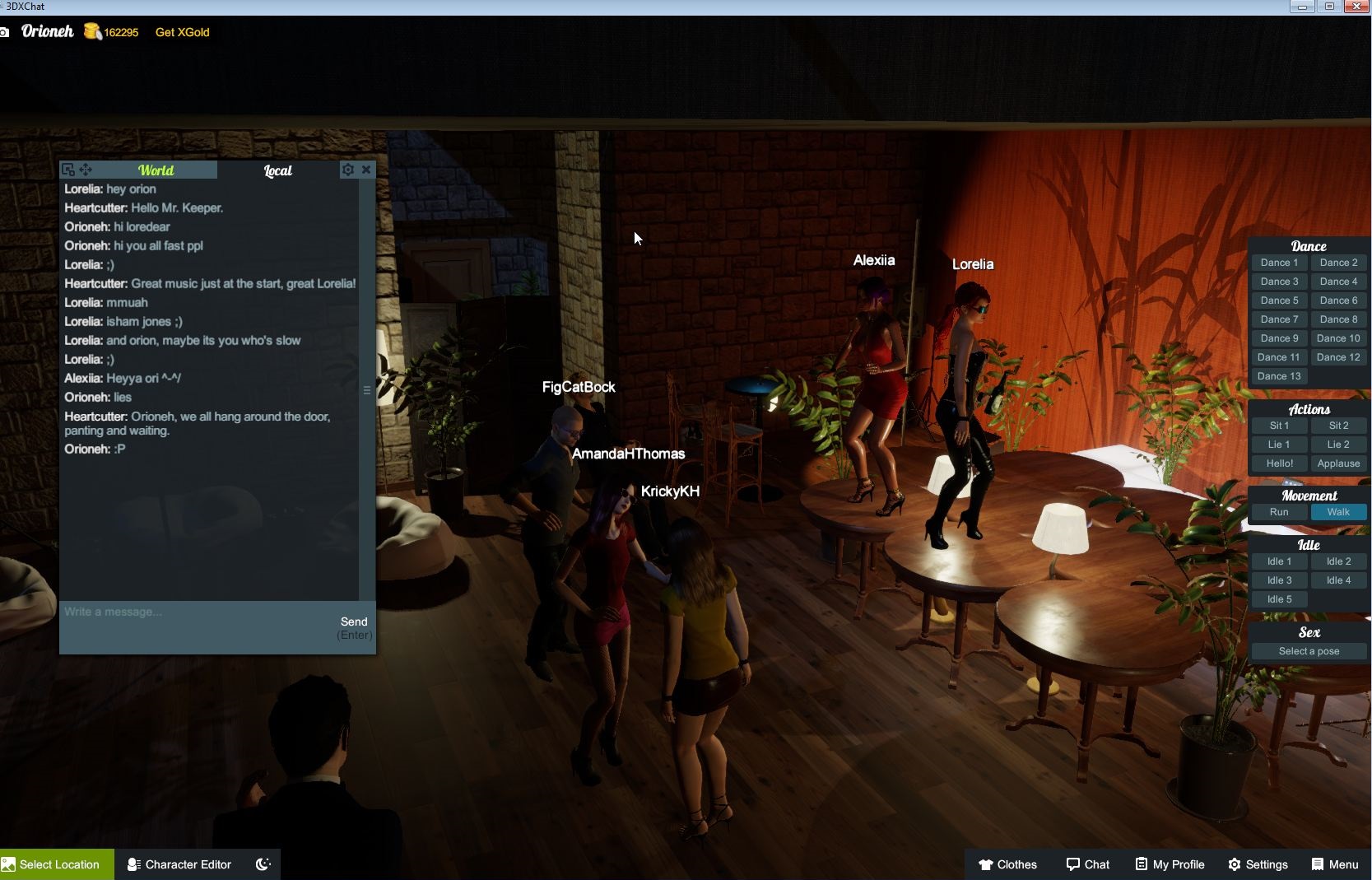The width and height of the screenshot is (1372, 880).
Task: Open the Select a pose dropdown
Action: [1309, 651]
